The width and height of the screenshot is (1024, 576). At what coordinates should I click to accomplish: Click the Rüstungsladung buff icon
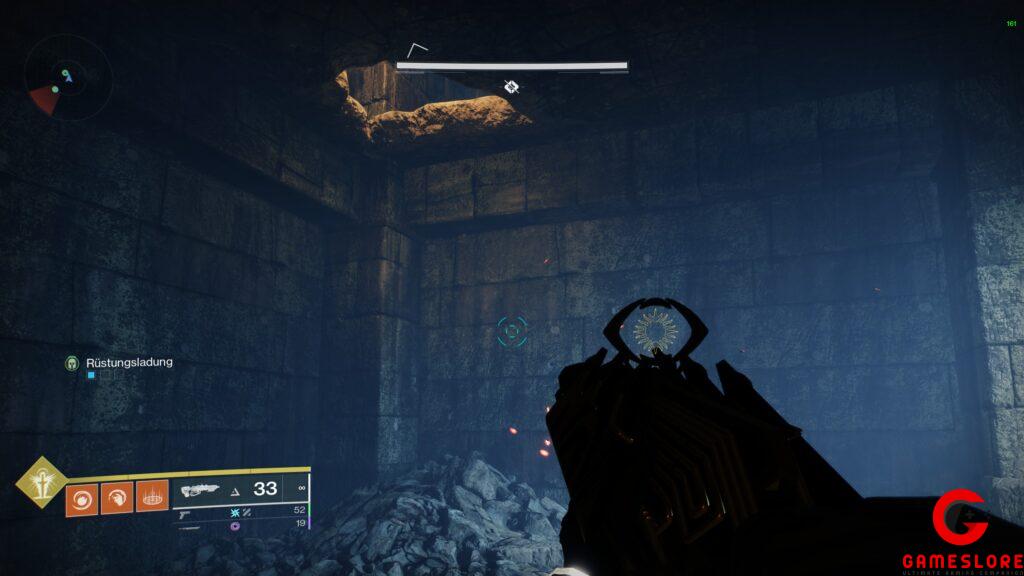click(71, 362)
